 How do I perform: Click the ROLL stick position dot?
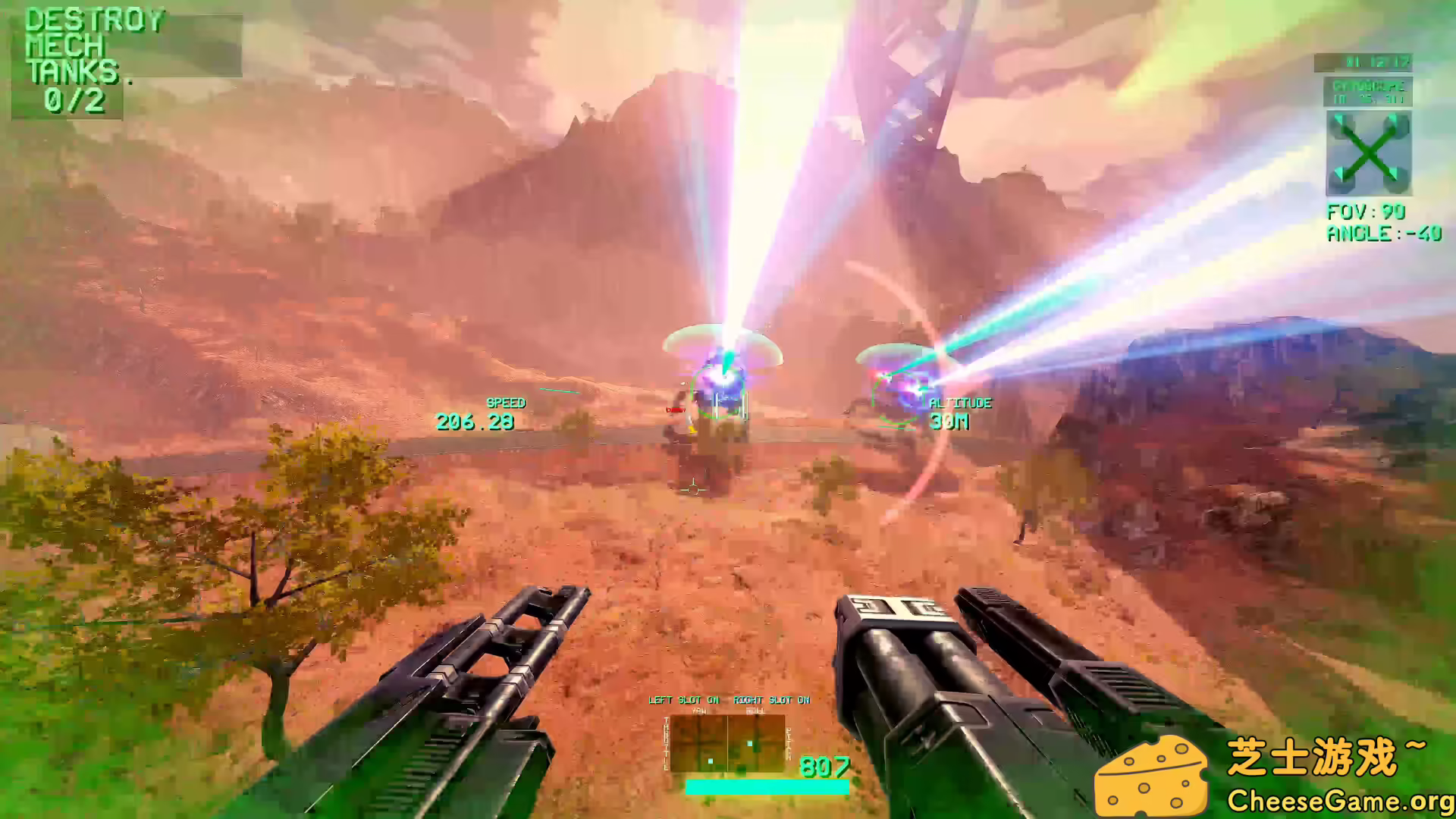point(749,744)
